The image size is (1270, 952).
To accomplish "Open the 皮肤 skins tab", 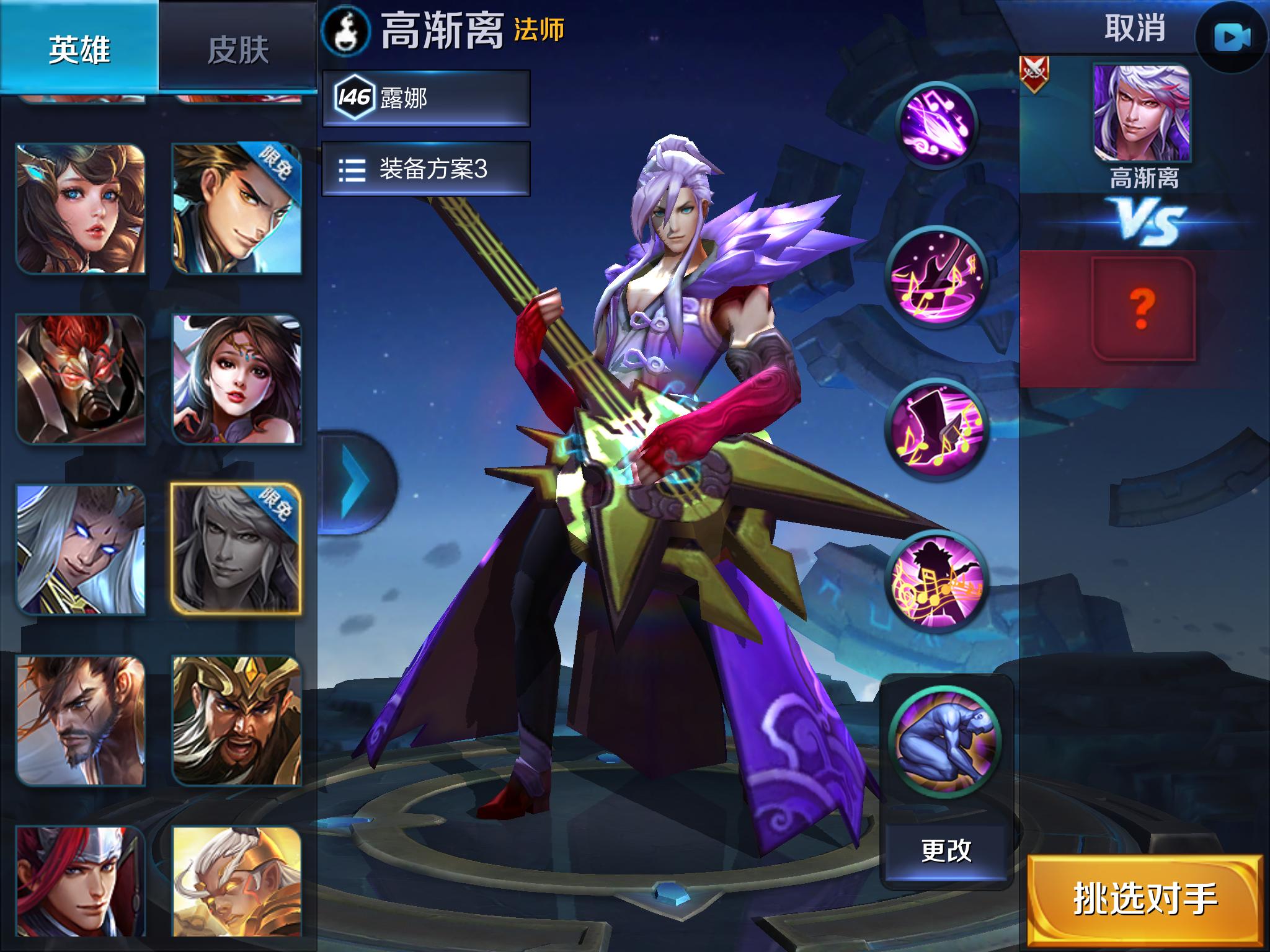I will tap(238, 50).
